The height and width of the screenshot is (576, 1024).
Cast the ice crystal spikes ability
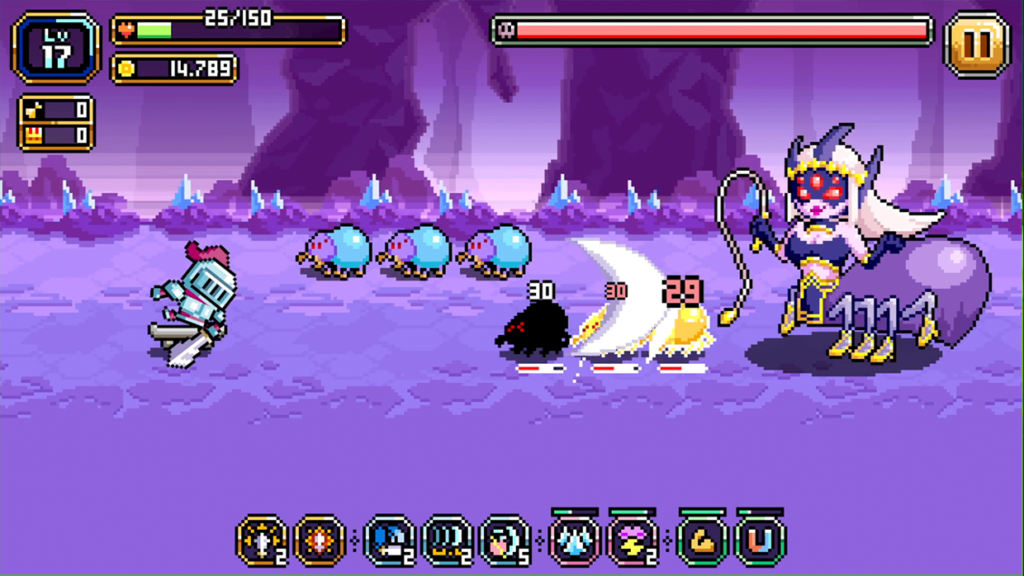[575, 541]
